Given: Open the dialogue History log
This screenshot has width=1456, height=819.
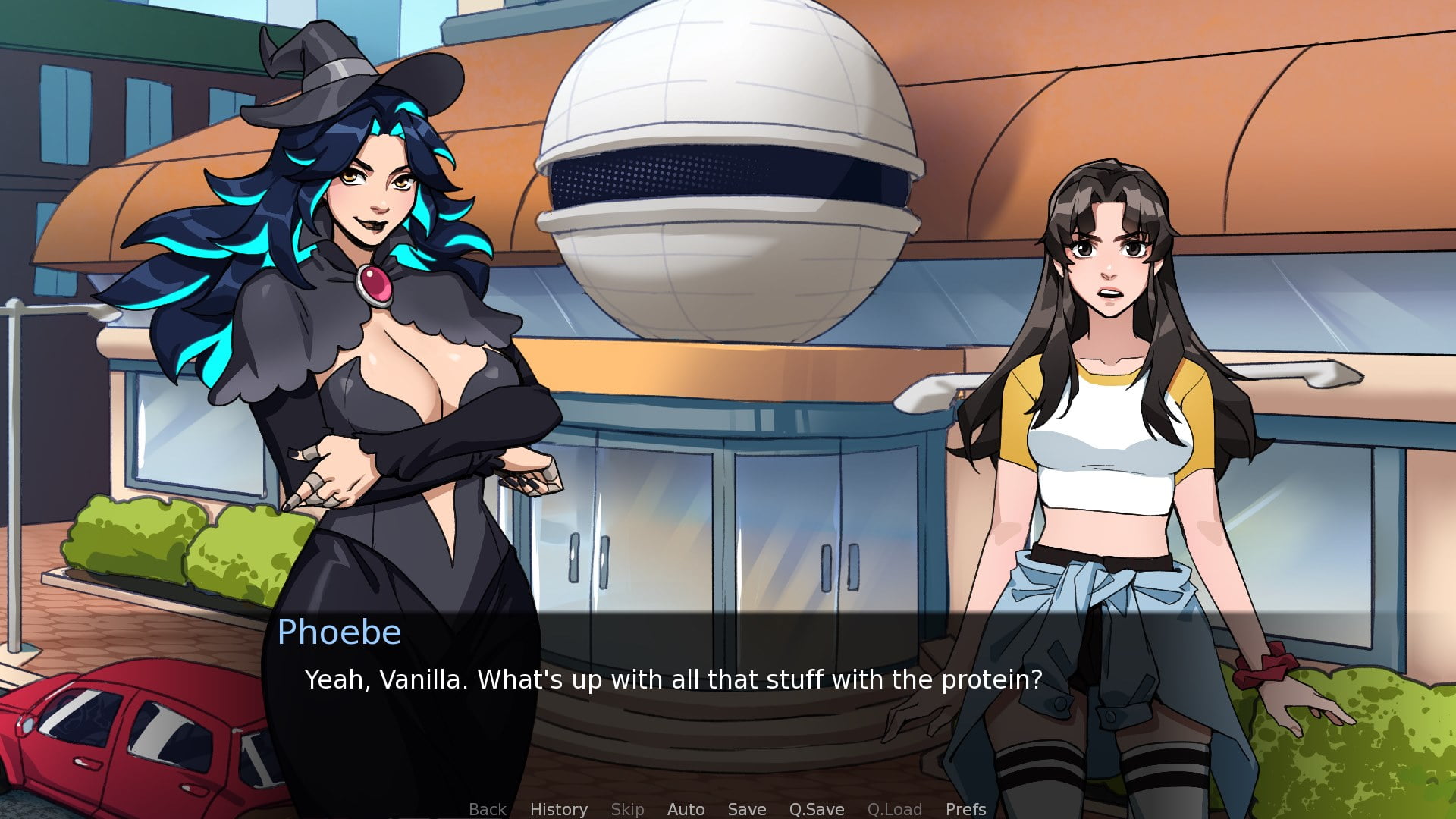Looking at the screenshot, I should click(x=558, y=809).
